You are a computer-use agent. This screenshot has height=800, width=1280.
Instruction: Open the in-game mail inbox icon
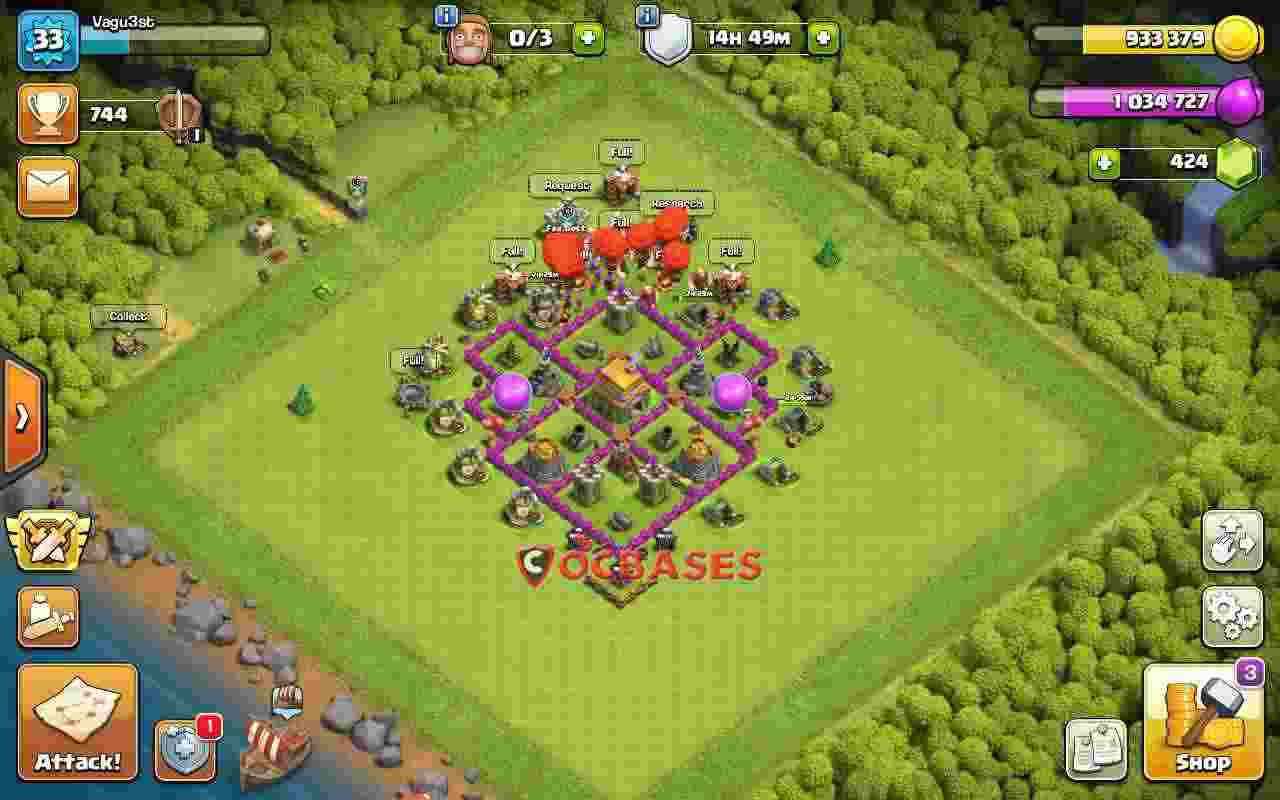(x=47, y=188)
